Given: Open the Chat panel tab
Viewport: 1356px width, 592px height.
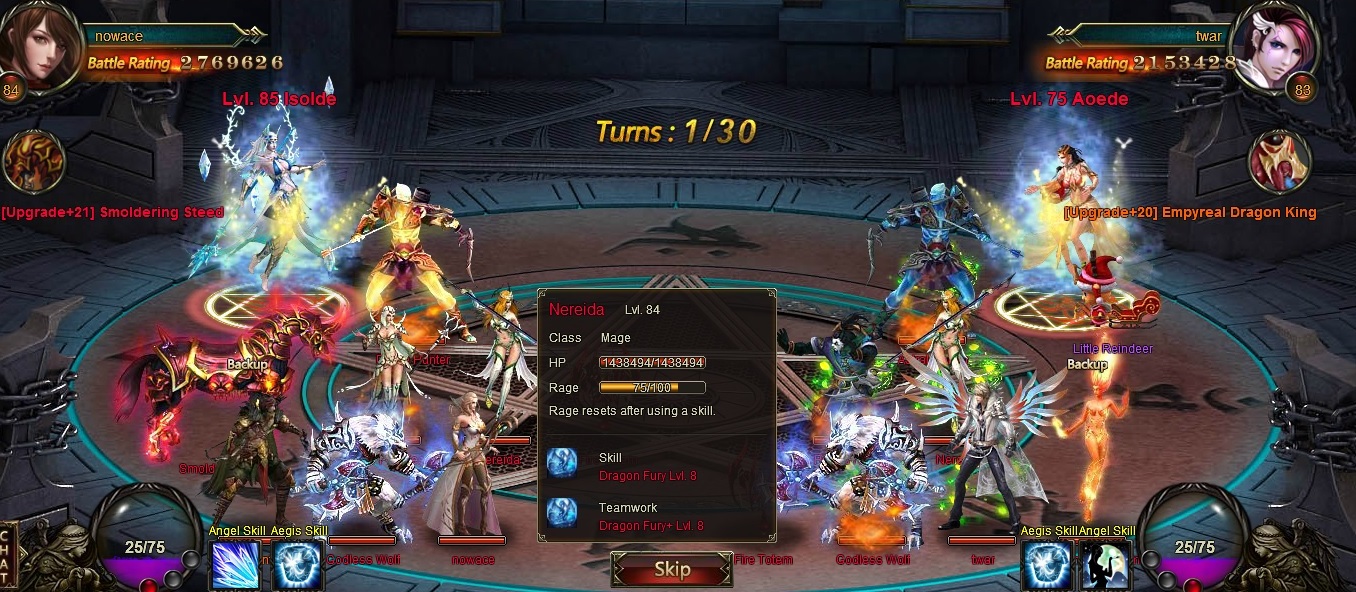Looking at the screenshot, I should [x=8, y=556].
